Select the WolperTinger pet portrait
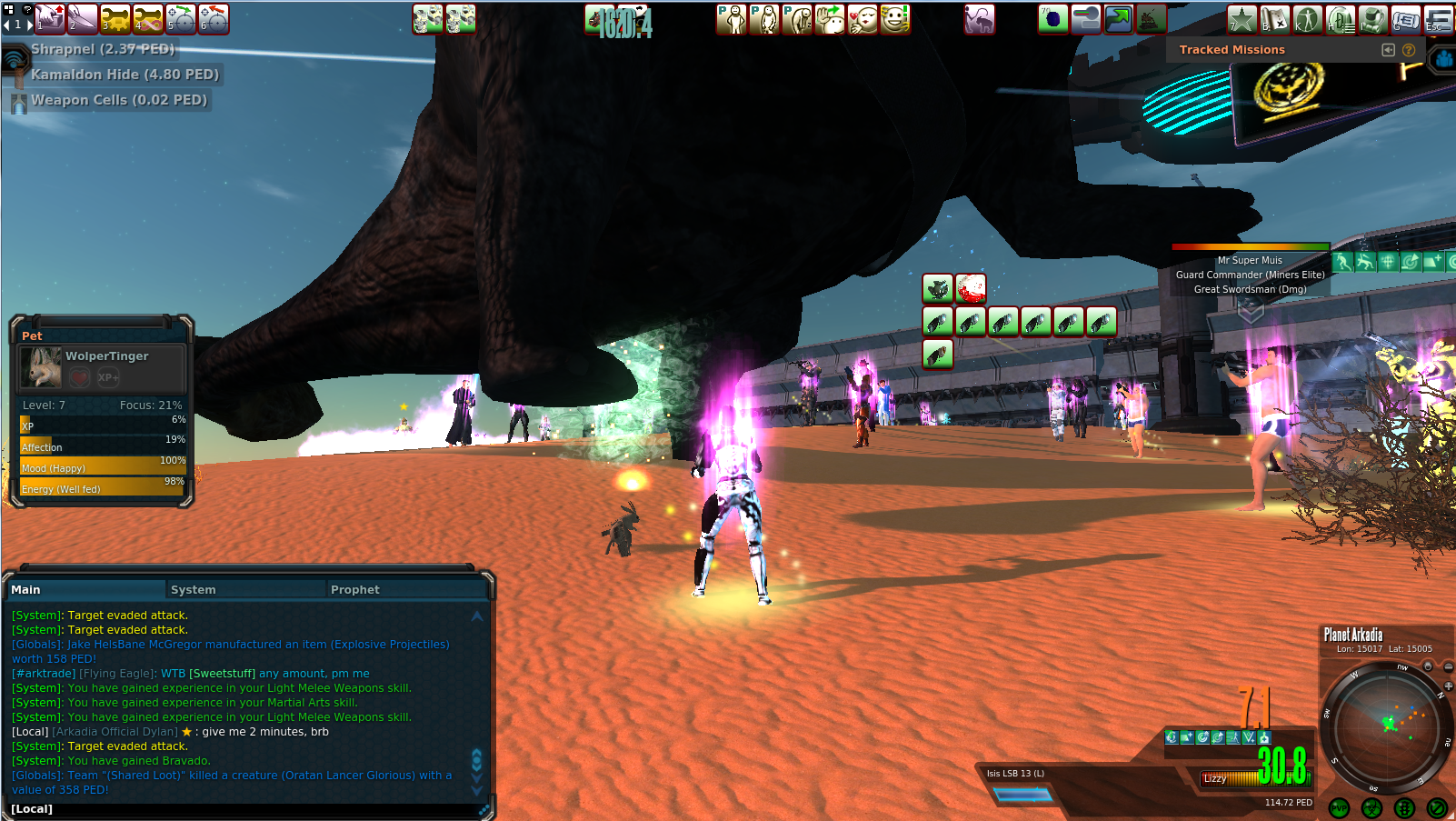The image size is (1456, 821). (x=41, y=366)
